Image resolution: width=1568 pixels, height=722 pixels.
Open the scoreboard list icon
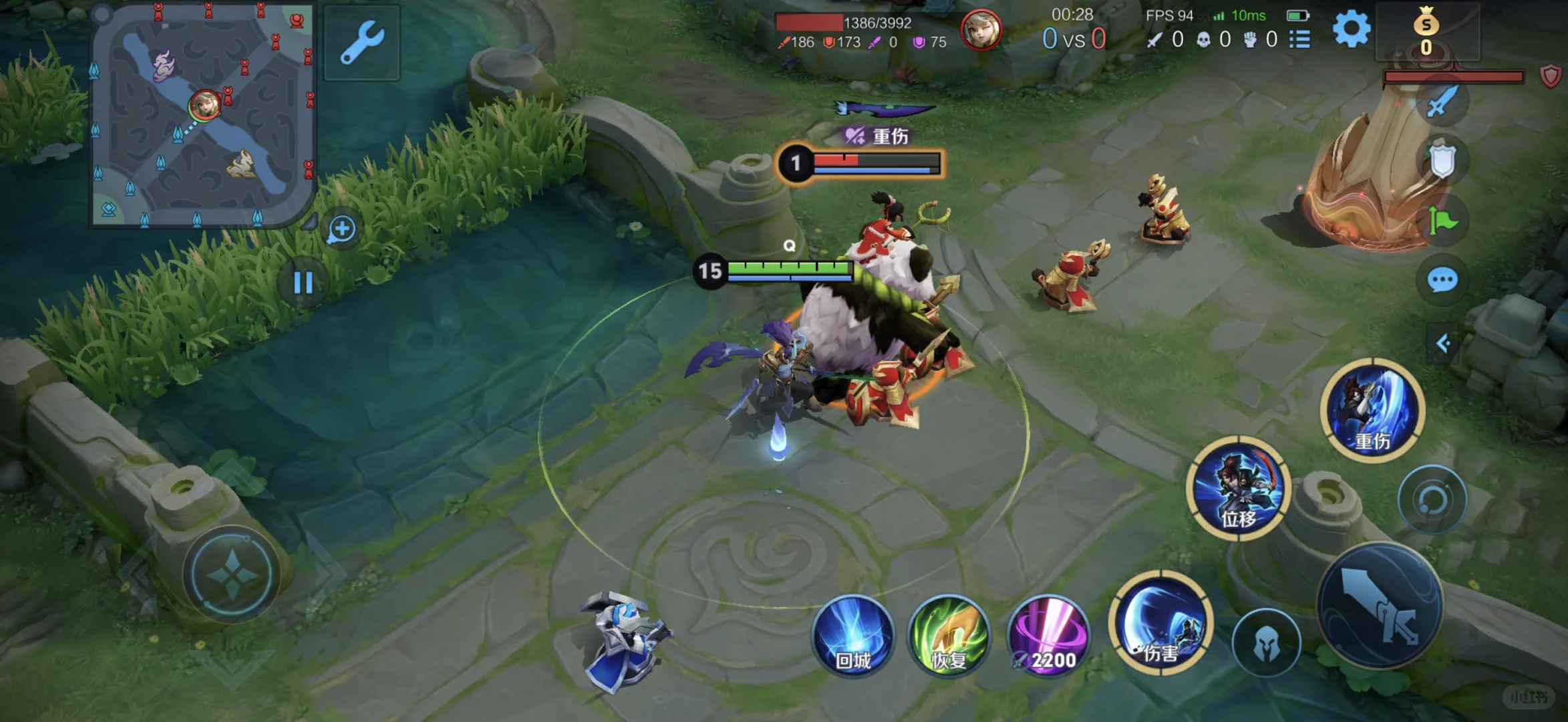click(x=1299, y=39)
